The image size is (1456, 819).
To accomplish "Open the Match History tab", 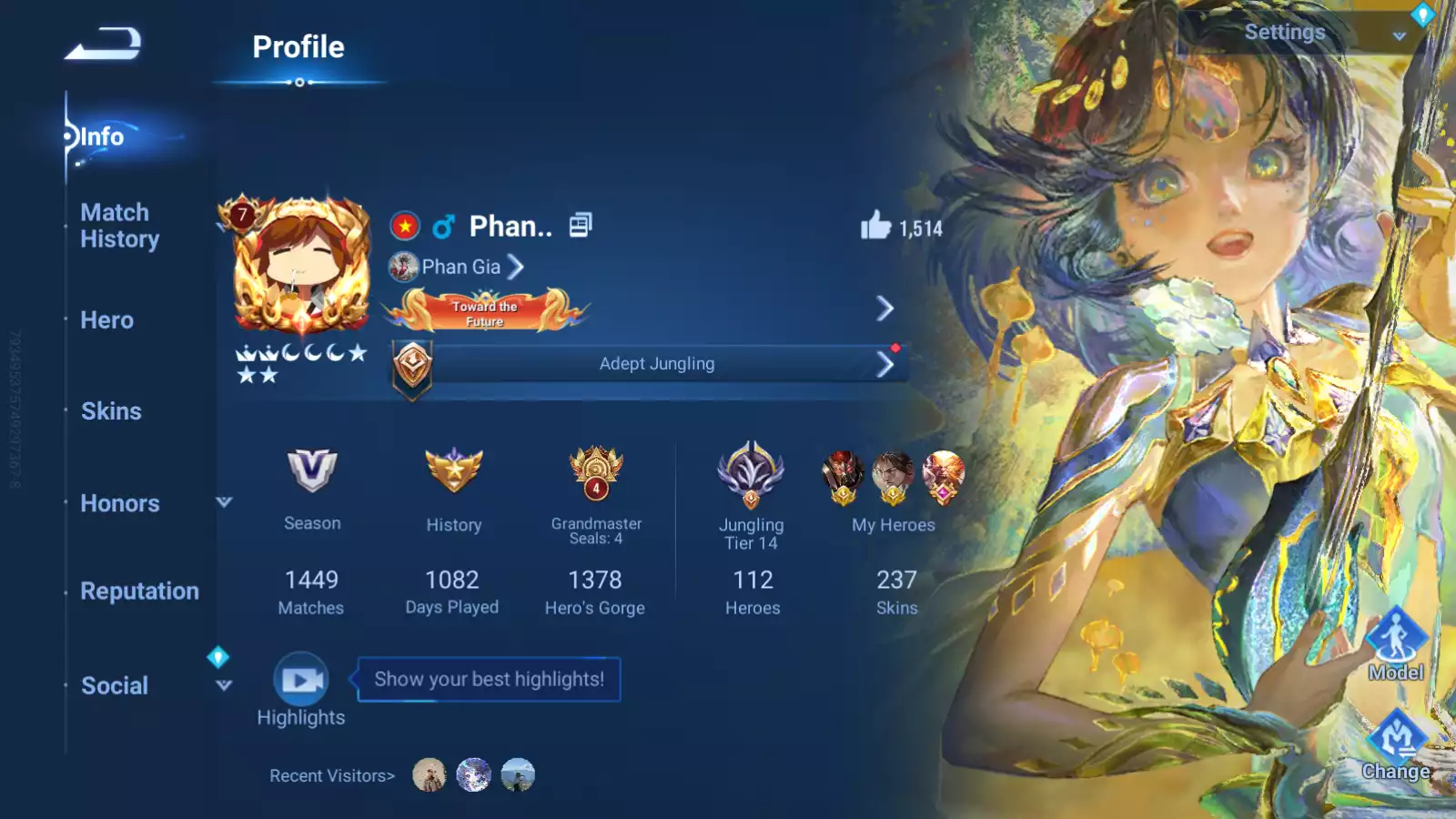I will [119, 226].
